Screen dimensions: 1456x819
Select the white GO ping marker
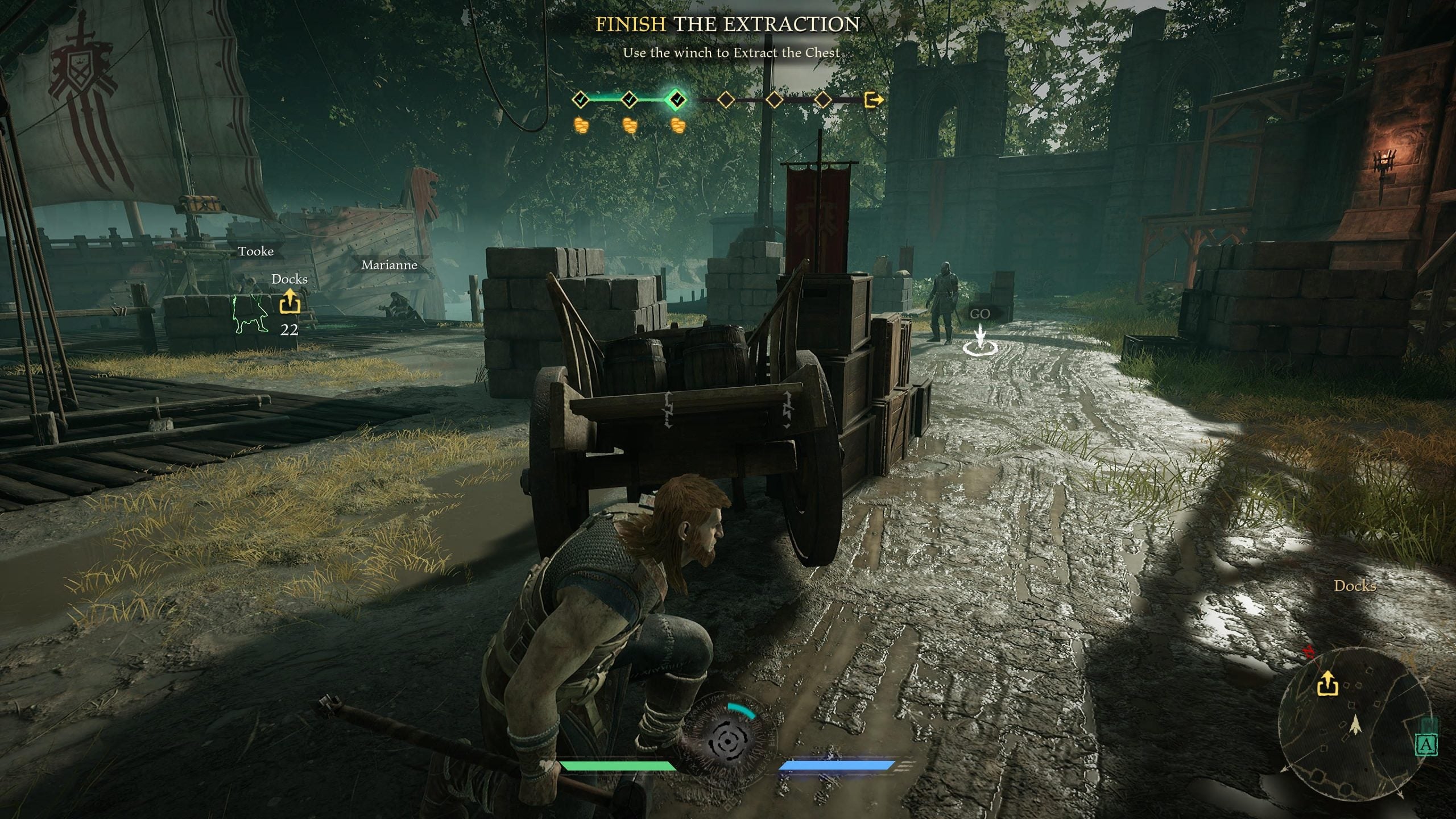pos(979,338)
